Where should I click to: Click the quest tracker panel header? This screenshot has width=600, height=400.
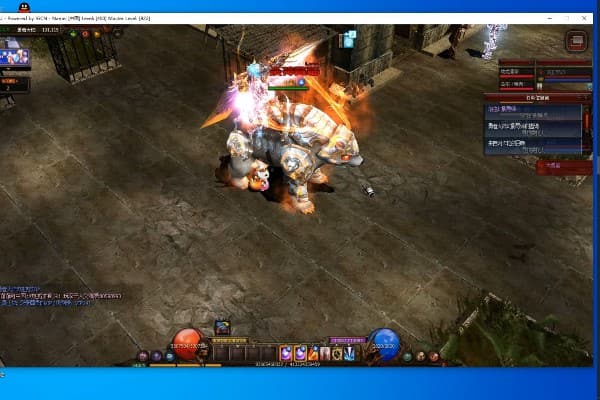point(535,98)
